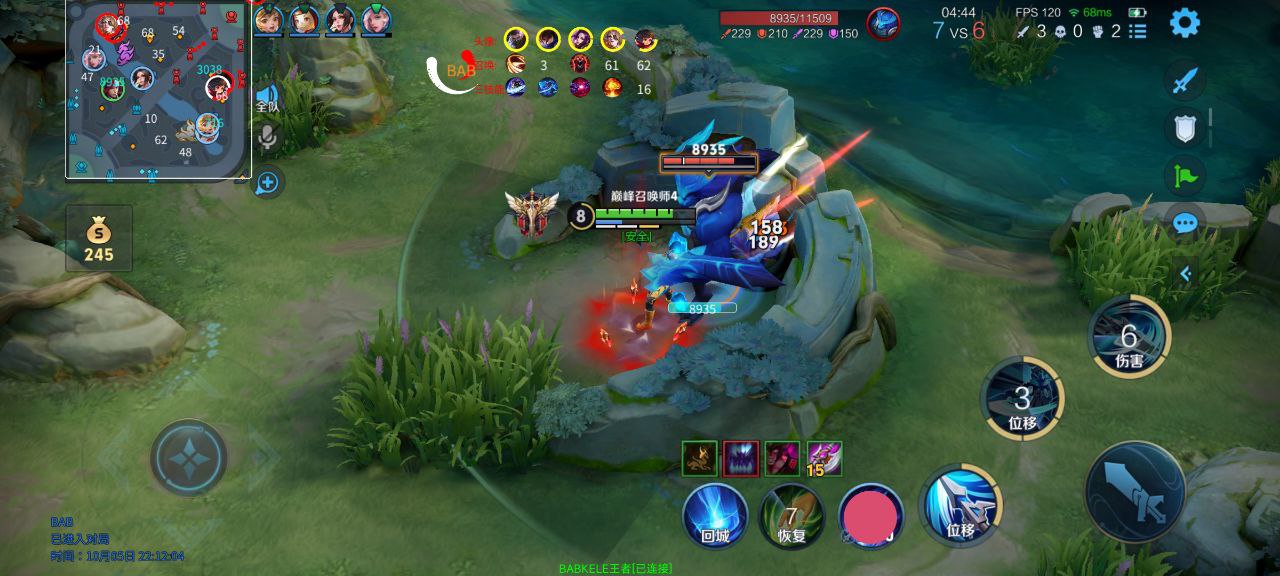Cast the 伤害 damage skill
This screenshot has width=1280, height=576.
pyautogui.click(x=1129, y=337)
